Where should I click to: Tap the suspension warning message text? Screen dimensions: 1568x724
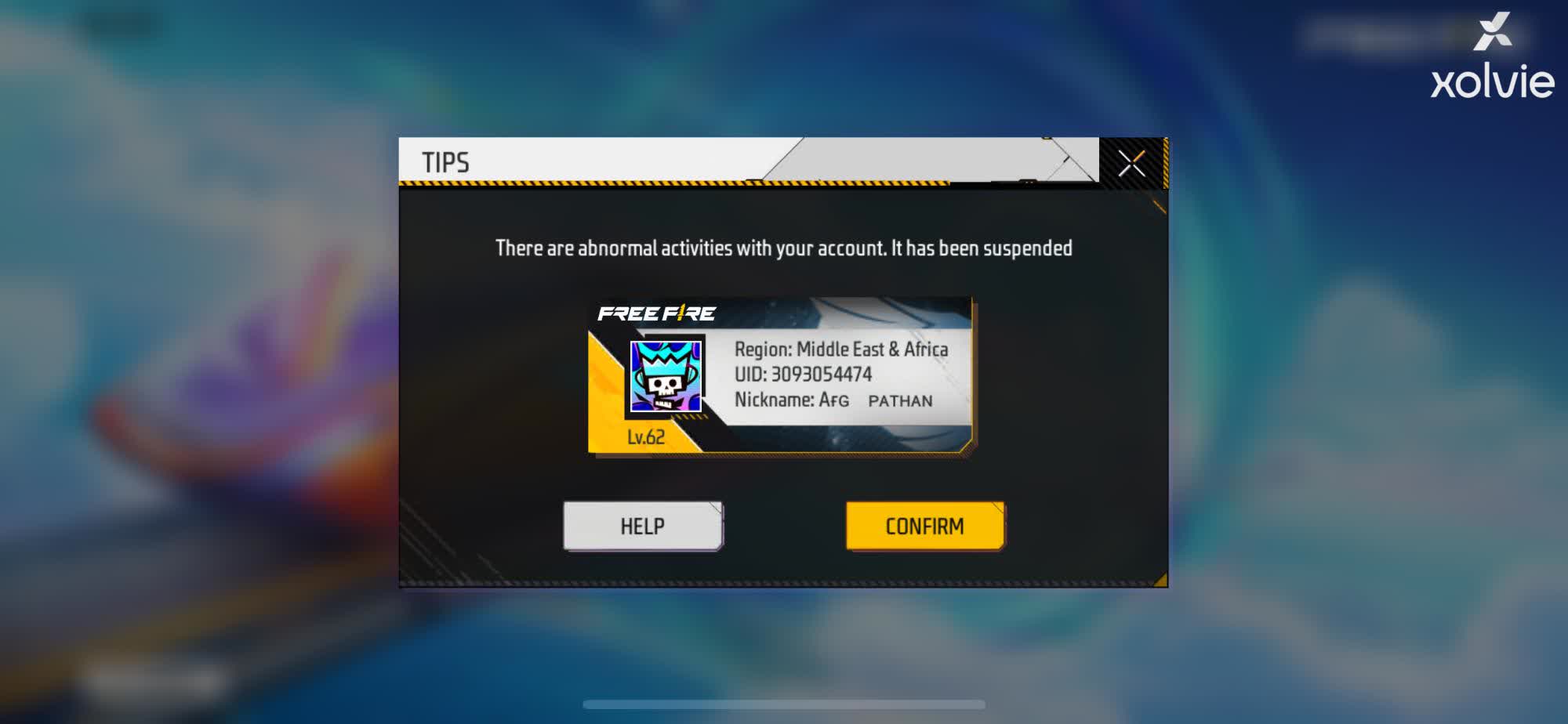point(784,248)
